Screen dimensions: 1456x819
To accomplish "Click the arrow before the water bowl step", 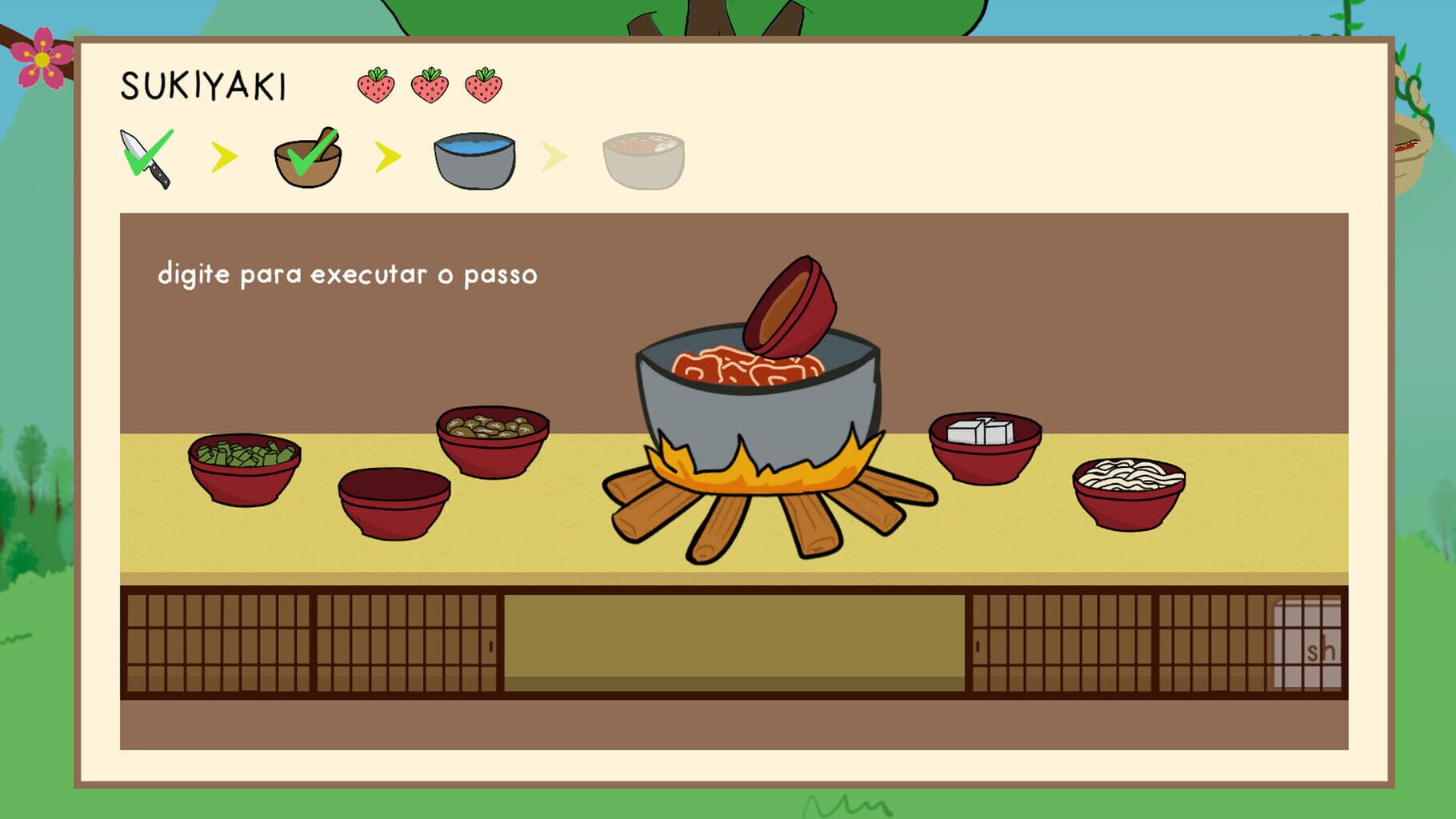I will [388, 157].
